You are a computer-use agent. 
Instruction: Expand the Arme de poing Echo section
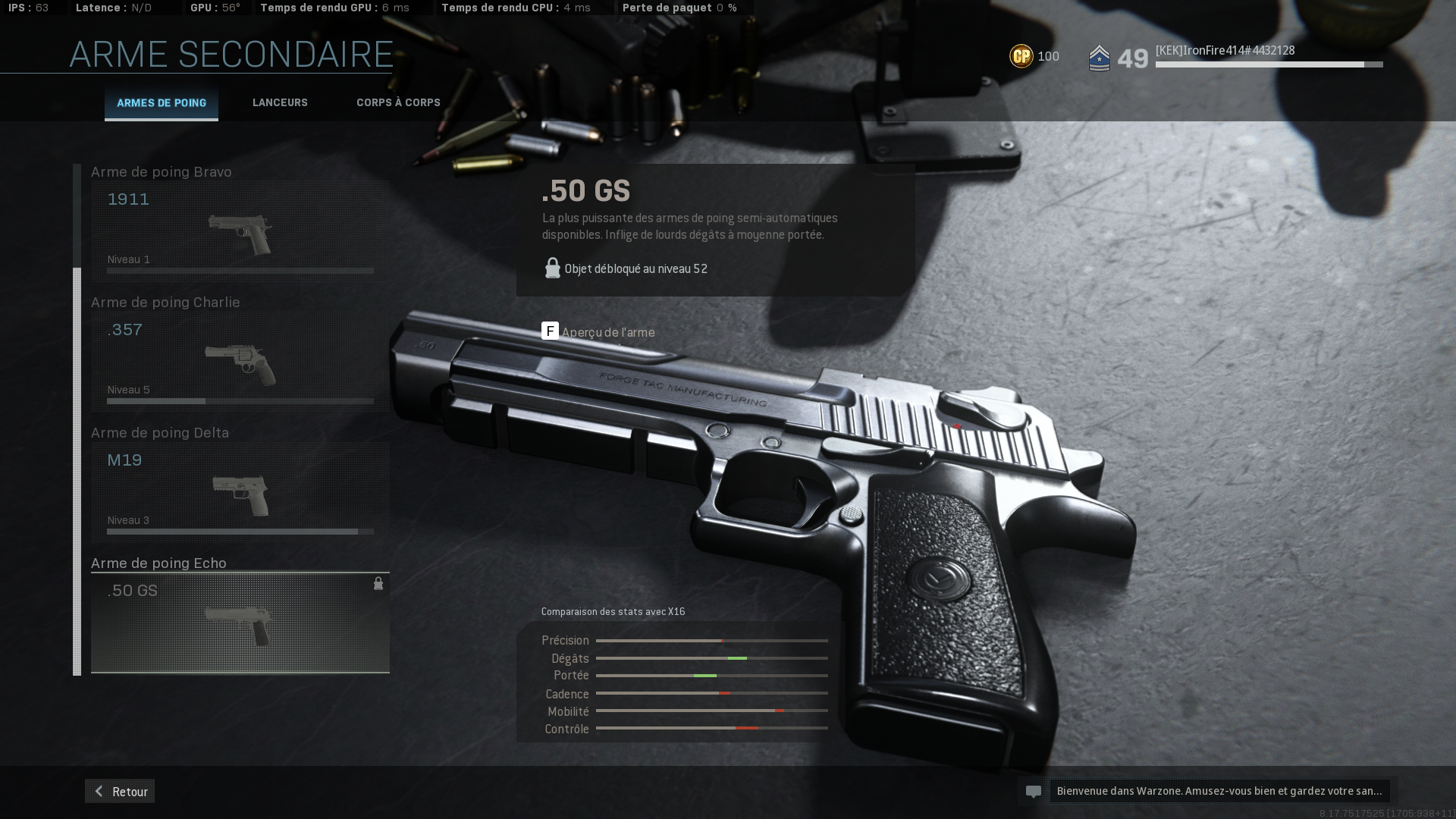tap(158, 563)
